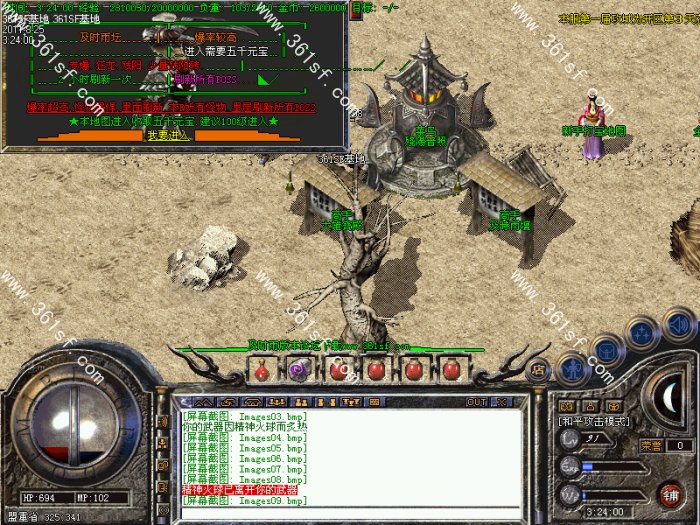
Task: Open the red 铺 stall button
Action: pyautogui.click(x=669, y=493)
